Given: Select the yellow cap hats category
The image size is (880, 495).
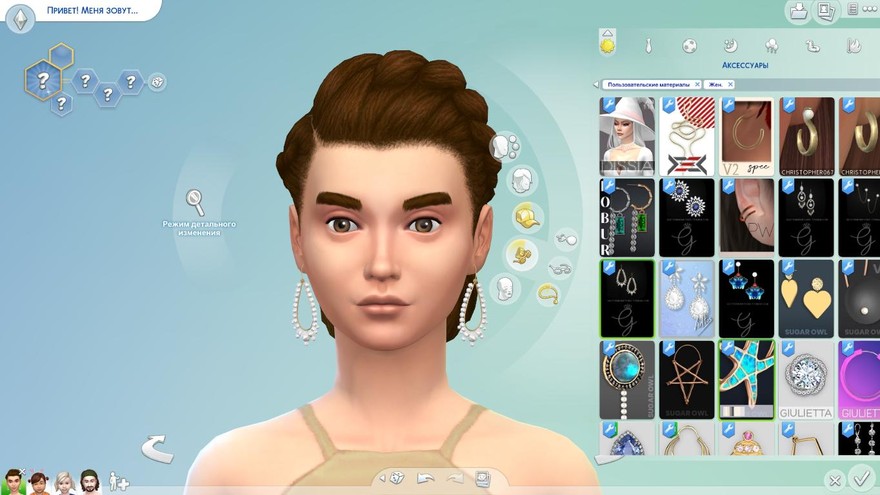Looking at the screenshot, I should 527,216.
